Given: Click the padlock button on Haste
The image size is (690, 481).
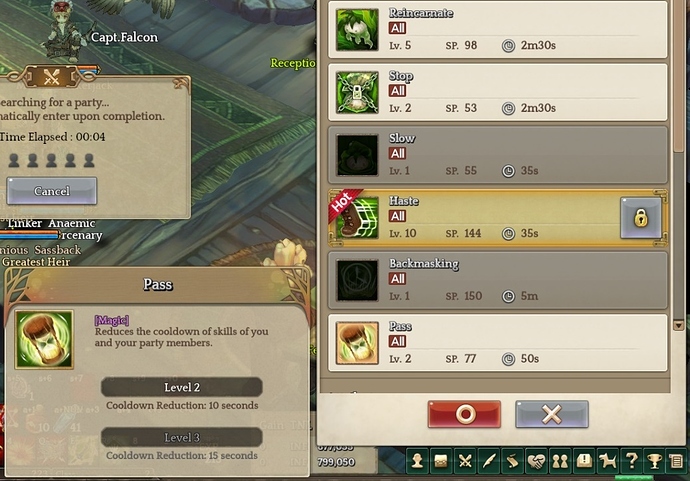Looking at the screenshot, I should (640, 217).
